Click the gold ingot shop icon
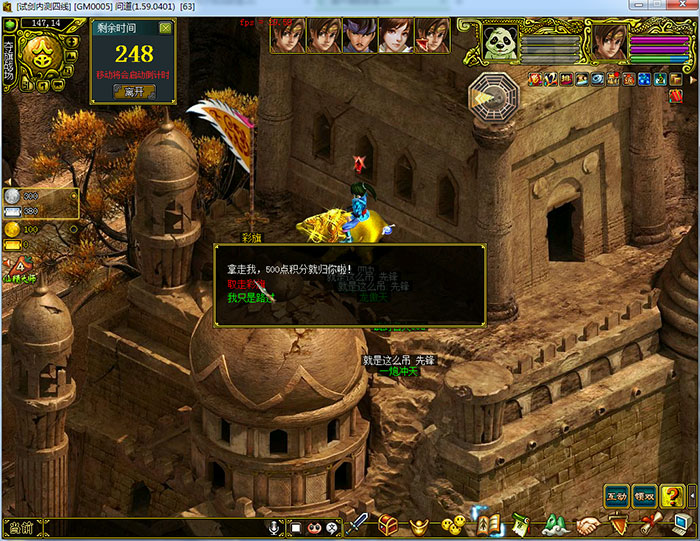Screen dimensions: 700x541 pos(421,524)
